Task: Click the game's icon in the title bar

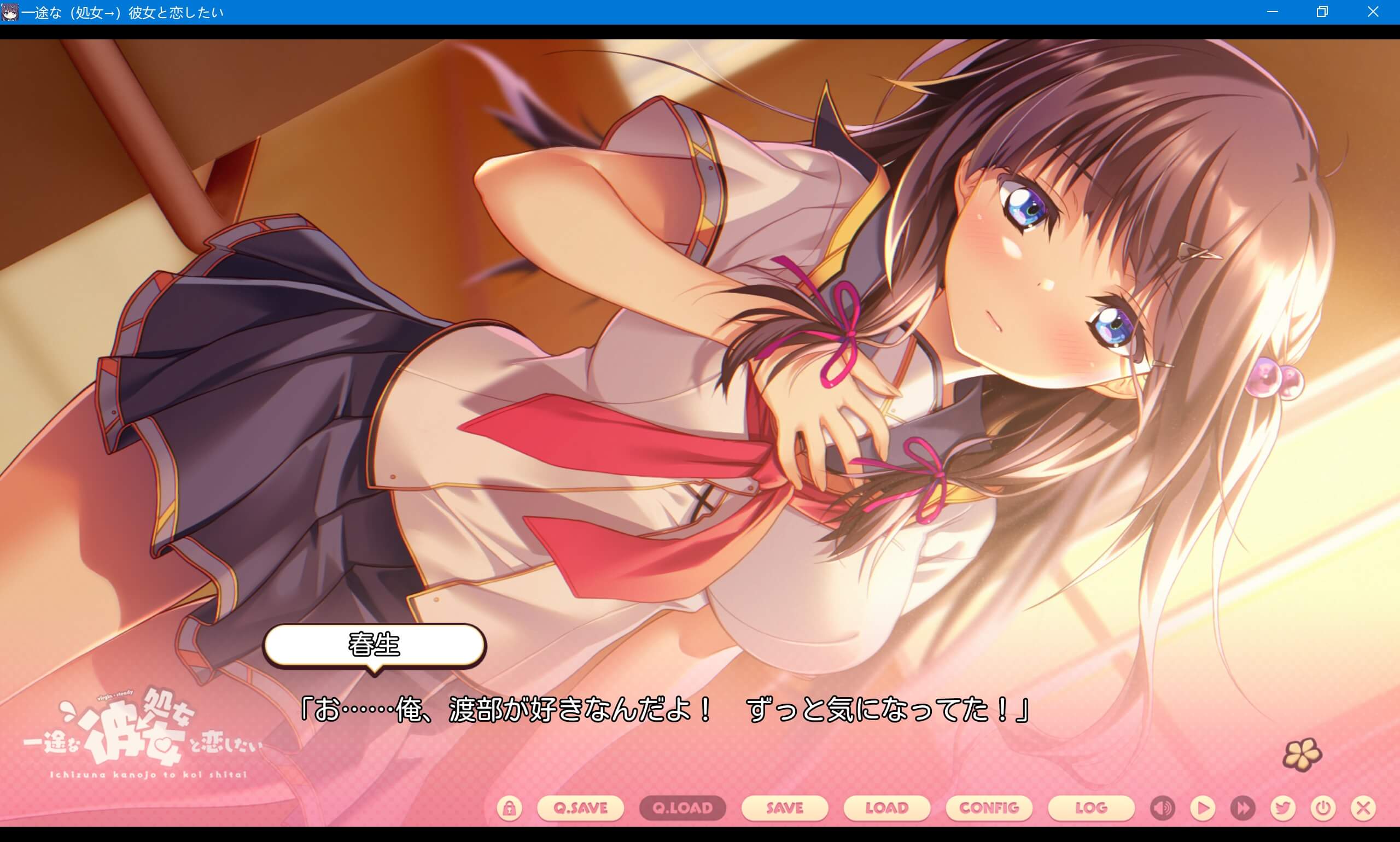Action: [x=11, y=11]
